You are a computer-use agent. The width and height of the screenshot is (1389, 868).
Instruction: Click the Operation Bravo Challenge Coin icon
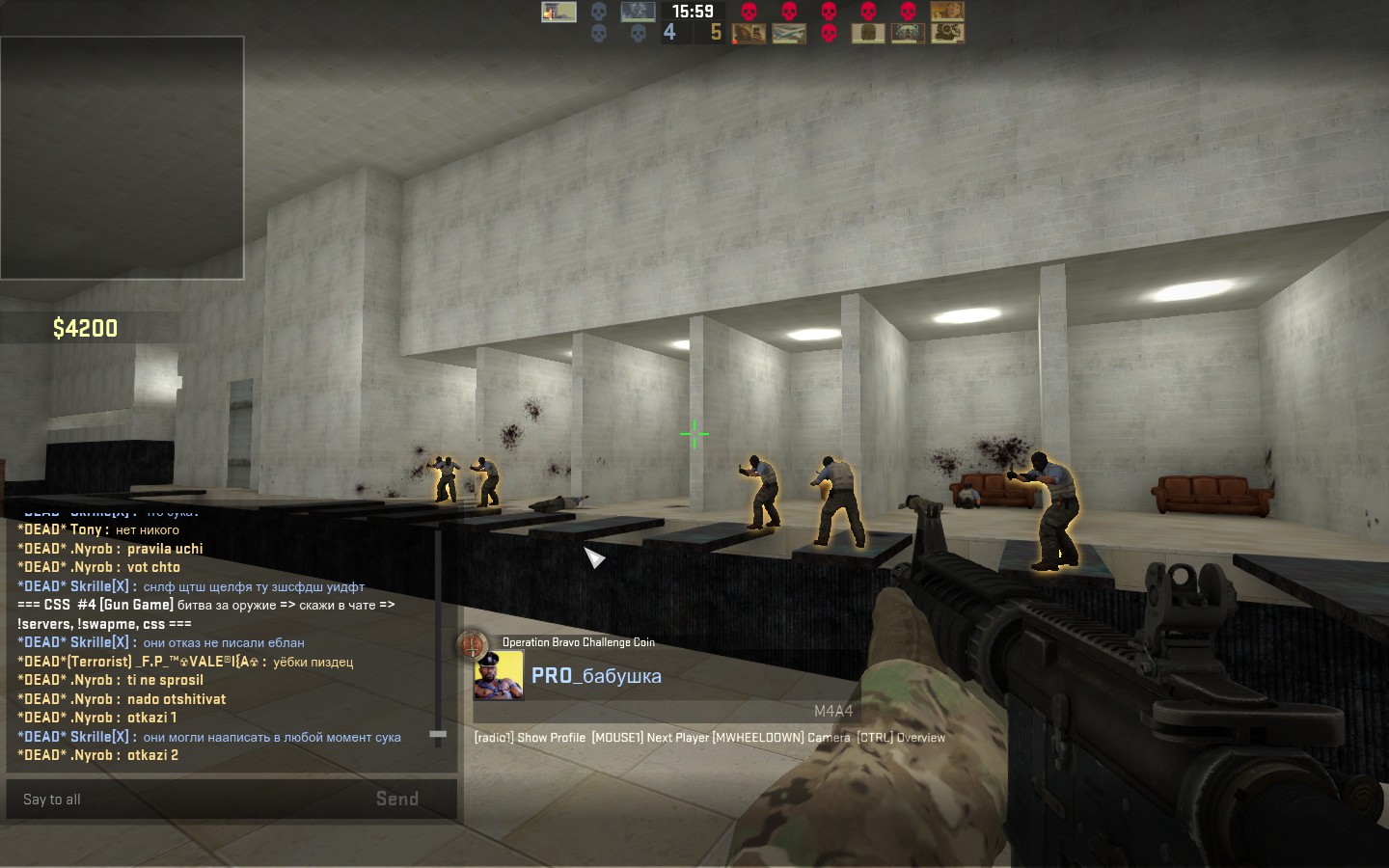pos(473,645)
